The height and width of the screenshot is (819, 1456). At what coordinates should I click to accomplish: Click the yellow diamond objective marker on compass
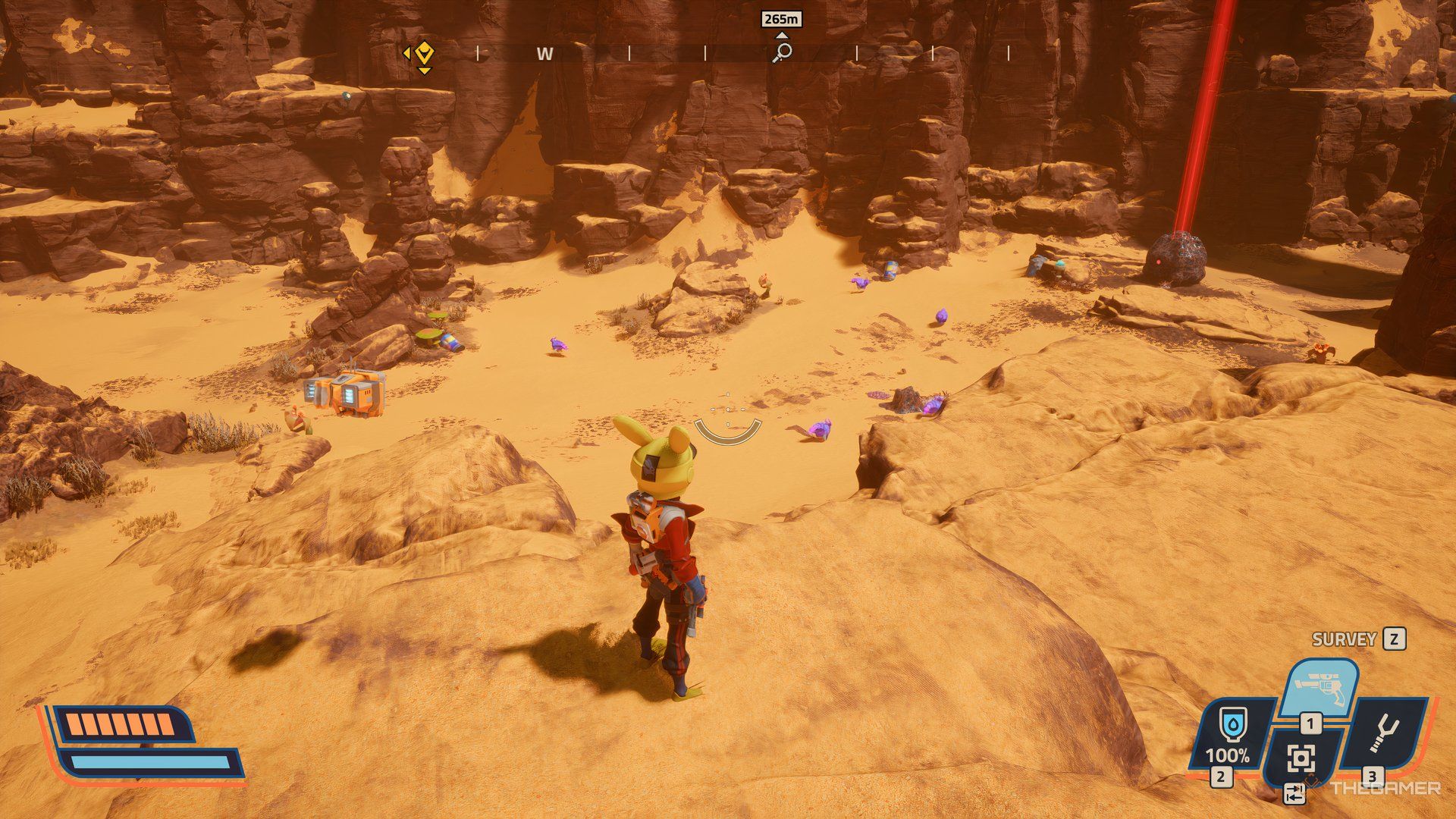(x=425, y=53)
